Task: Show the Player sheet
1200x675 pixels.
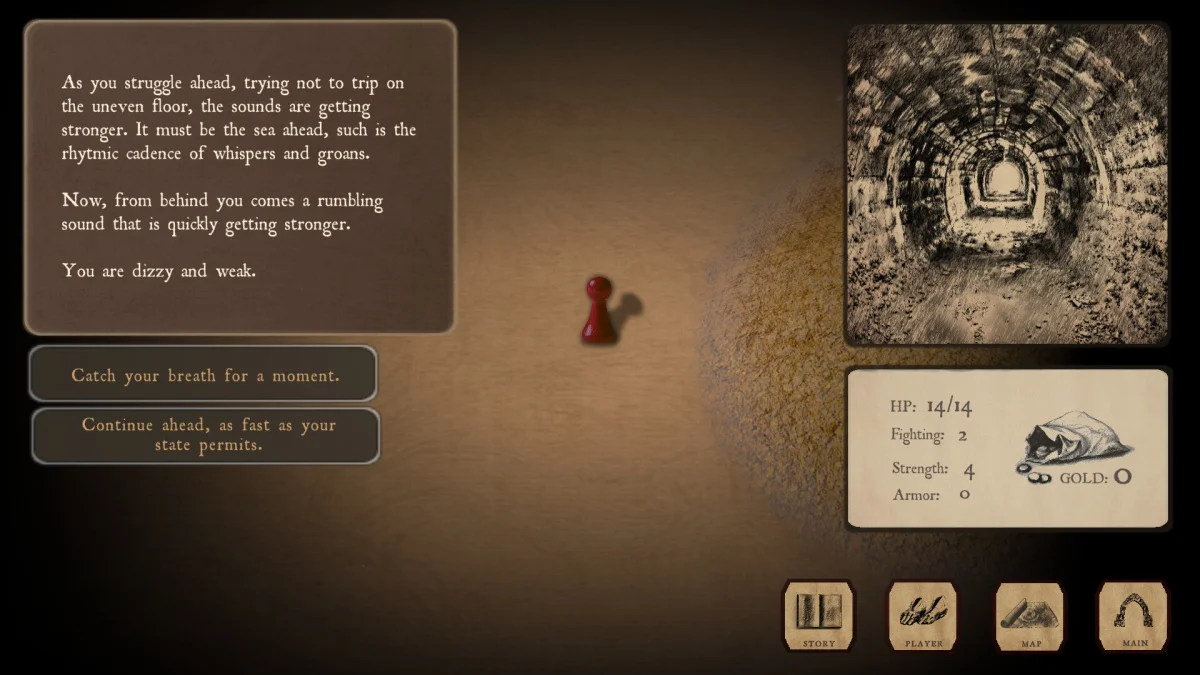Action: click(923, 615)
